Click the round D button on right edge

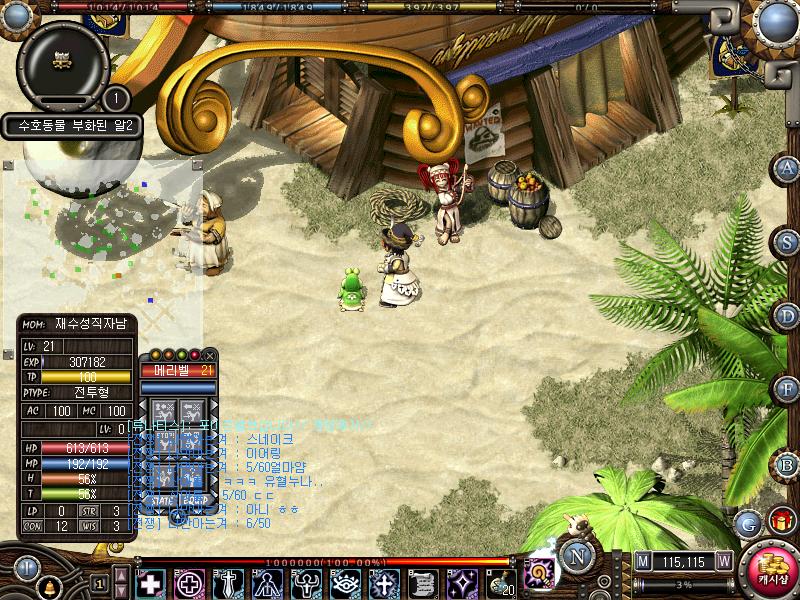[x=788, y=316]
